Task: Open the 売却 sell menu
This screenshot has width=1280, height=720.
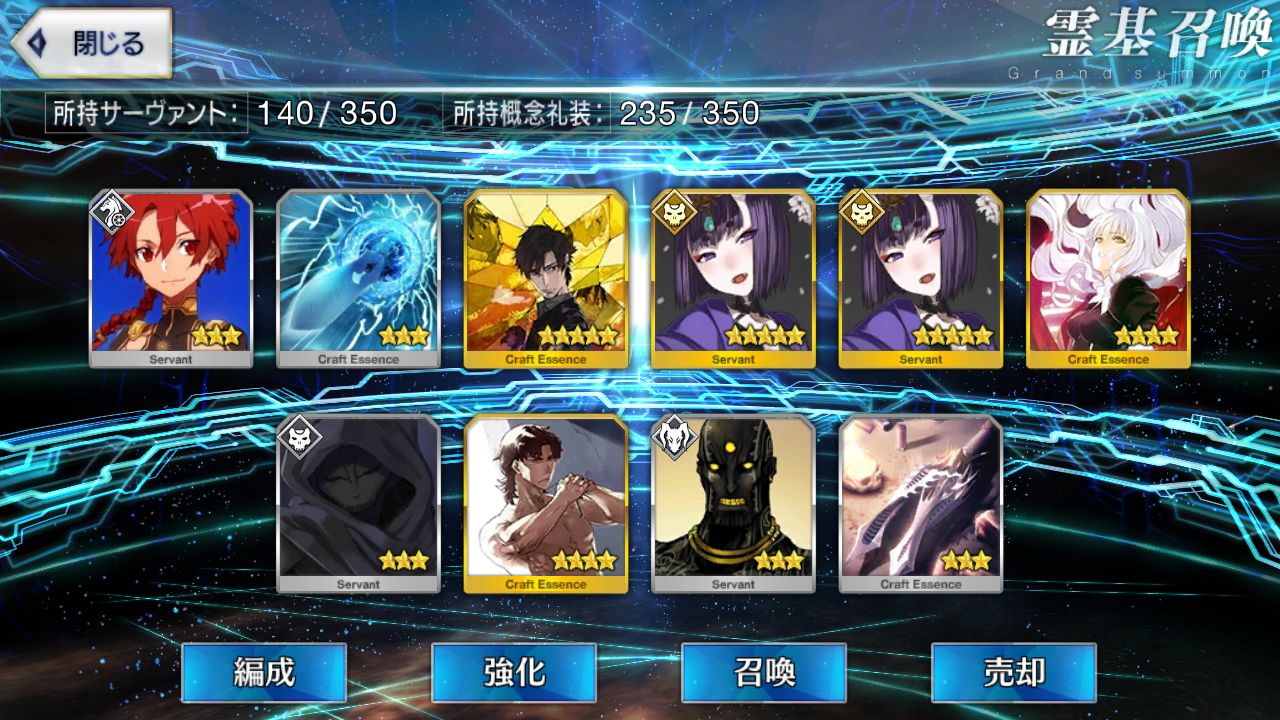Action: click(1013, 672)
